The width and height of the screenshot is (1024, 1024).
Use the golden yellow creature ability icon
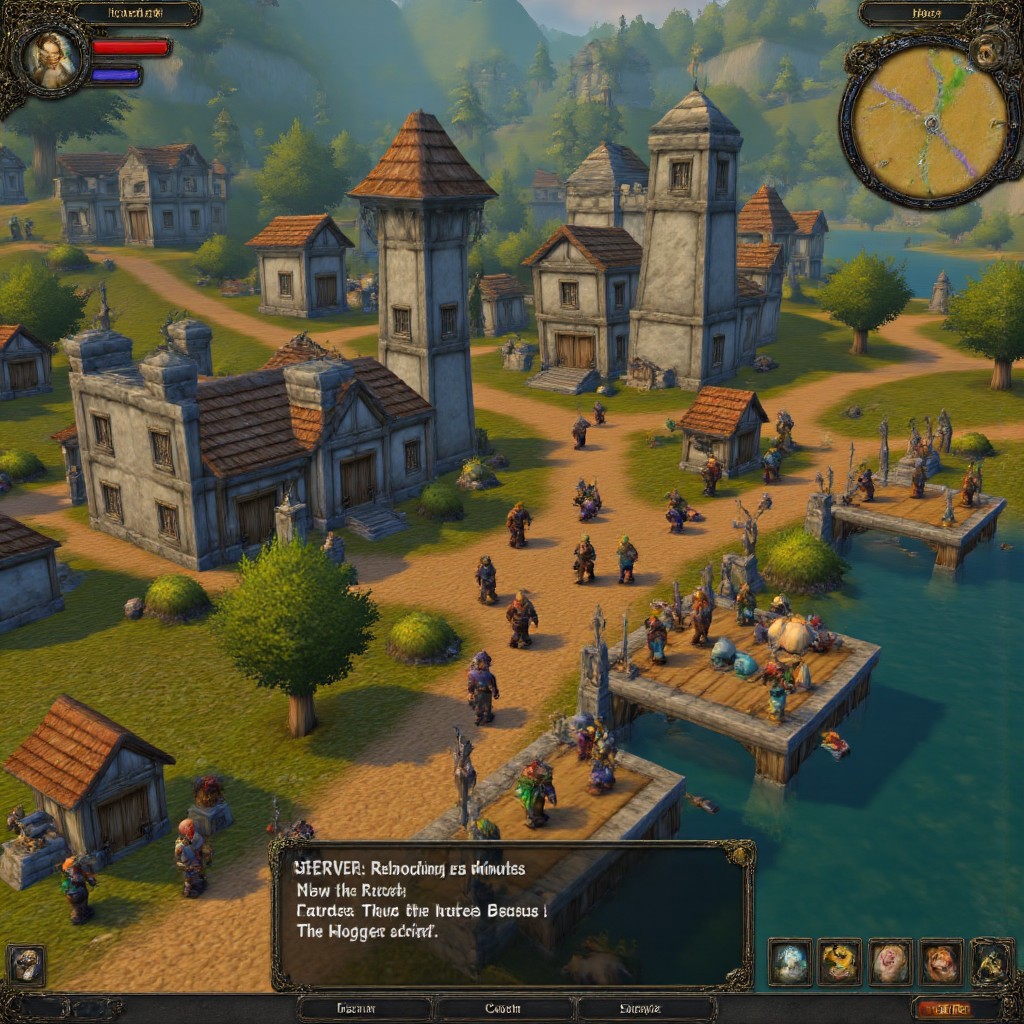(839, 962)
